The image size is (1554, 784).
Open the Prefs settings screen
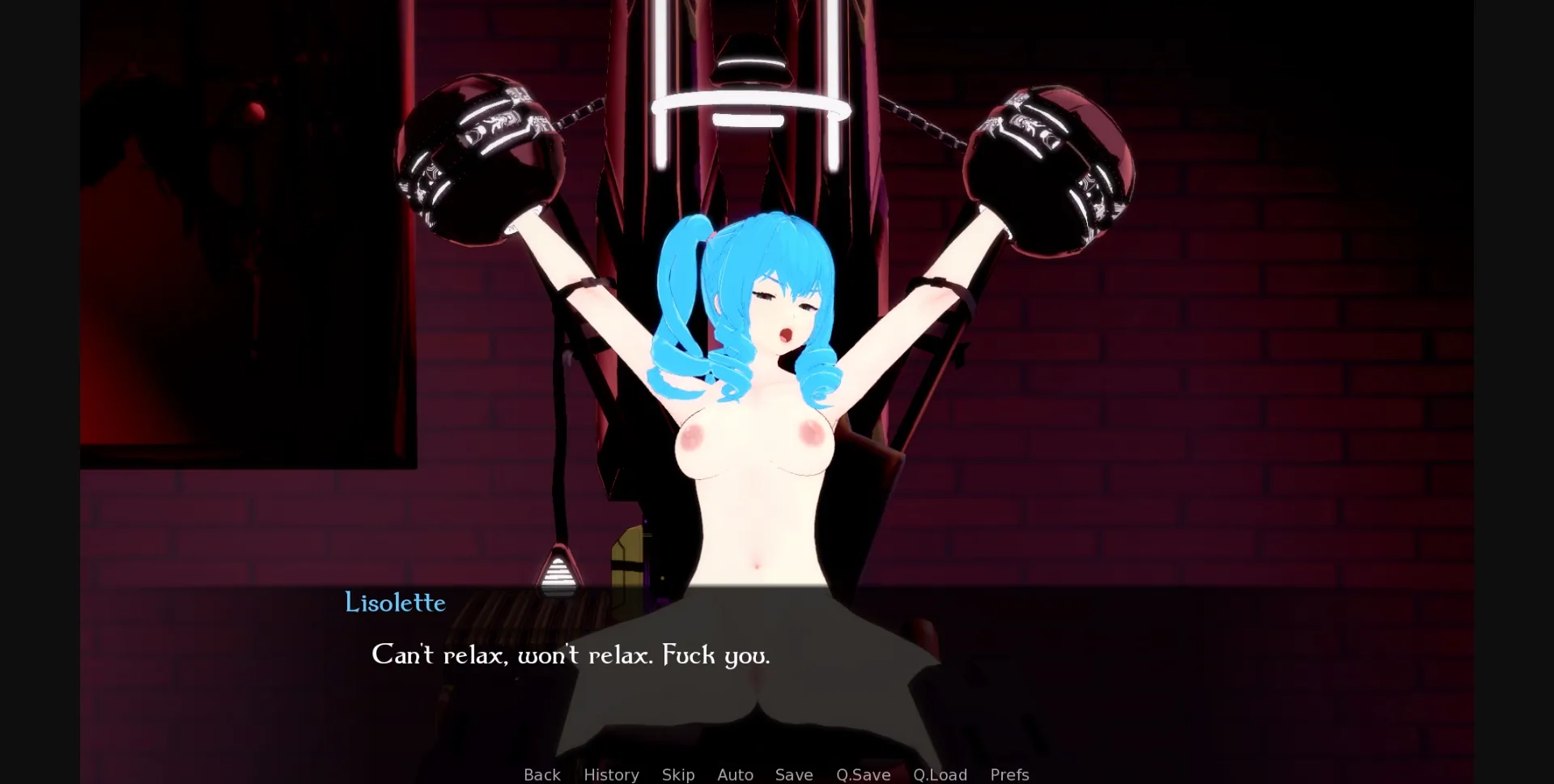point(1009,774)
